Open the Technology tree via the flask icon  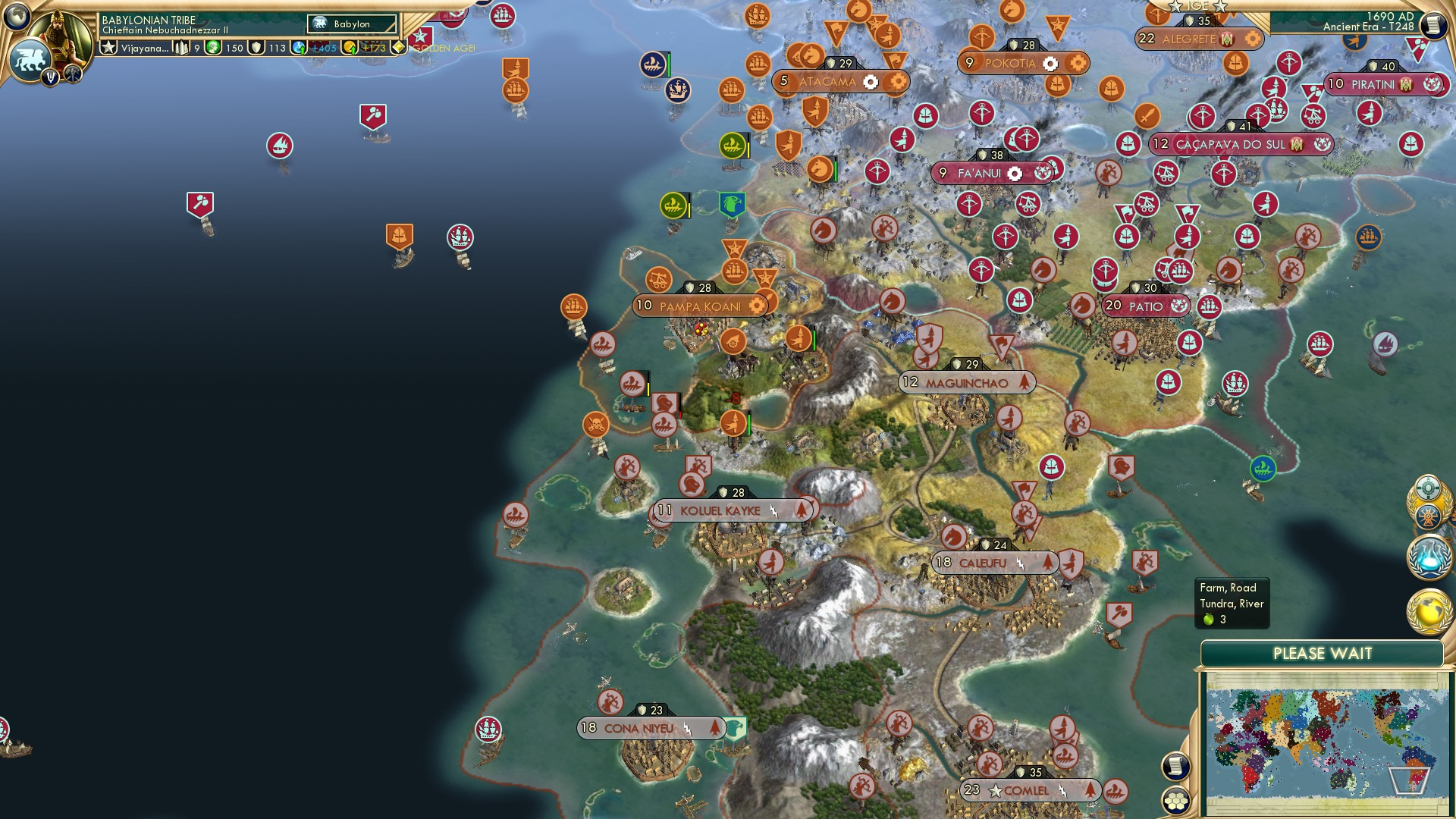(1429, 555)
